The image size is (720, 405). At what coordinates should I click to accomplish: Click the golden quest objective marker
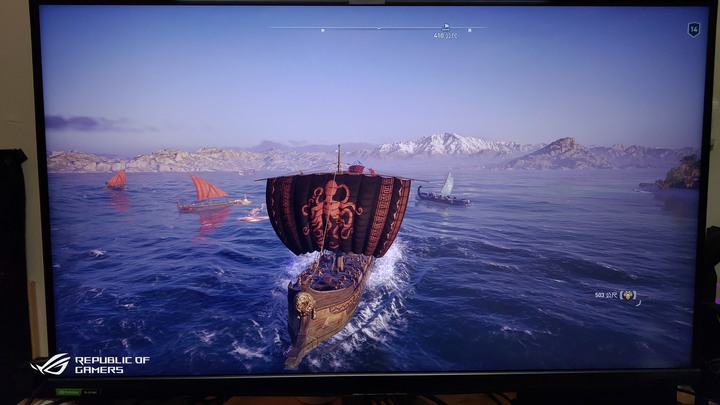[x=628, y=295]
